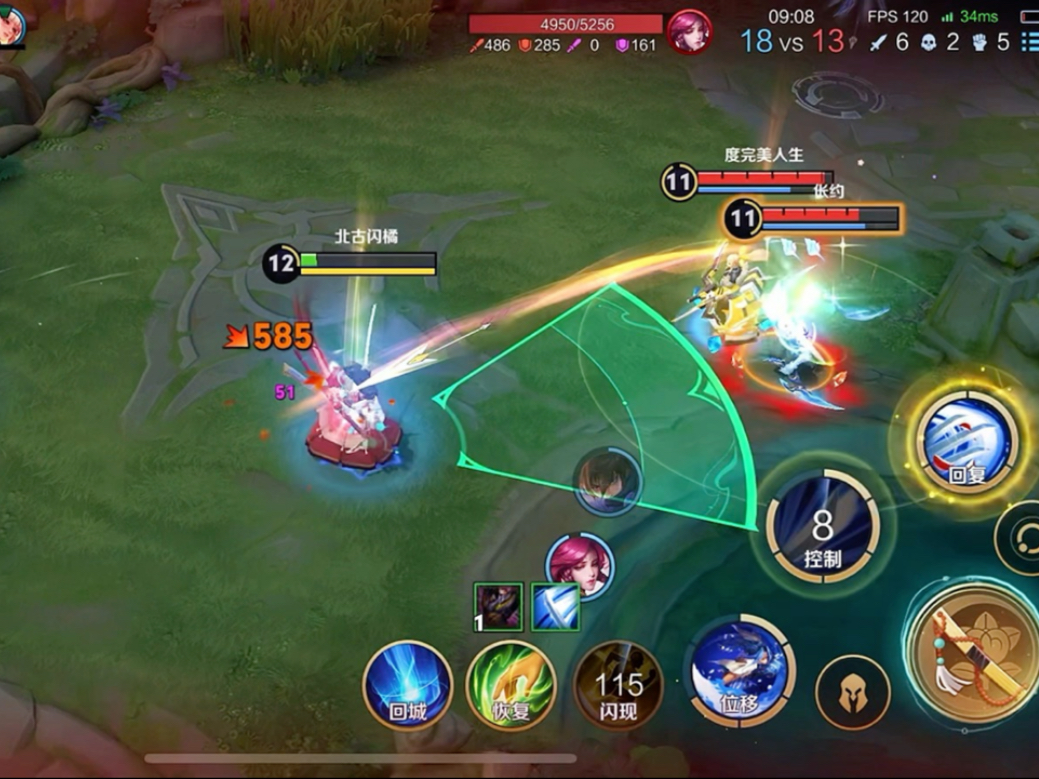Activate the 闪现 flash spell
1039x779 pixels.
coord(618,686)
